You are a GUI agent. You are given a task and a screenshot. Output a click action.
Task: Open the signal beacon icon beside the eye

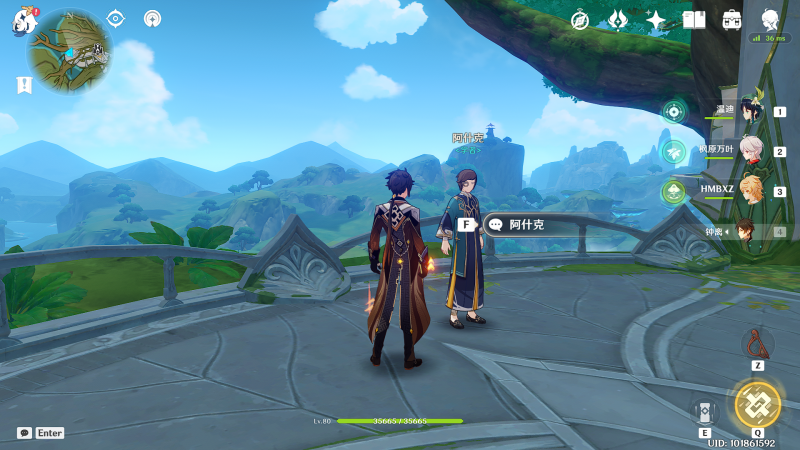[x=152, y=18]
